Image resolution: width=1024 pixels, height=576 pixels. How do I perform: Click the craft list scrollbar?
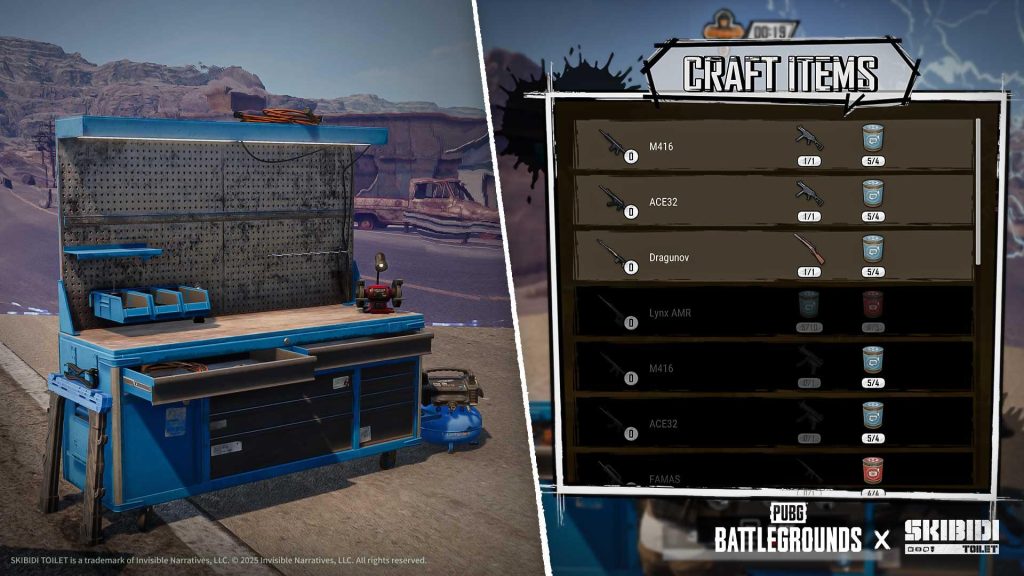pyautogui.click(x=978, y=190)
